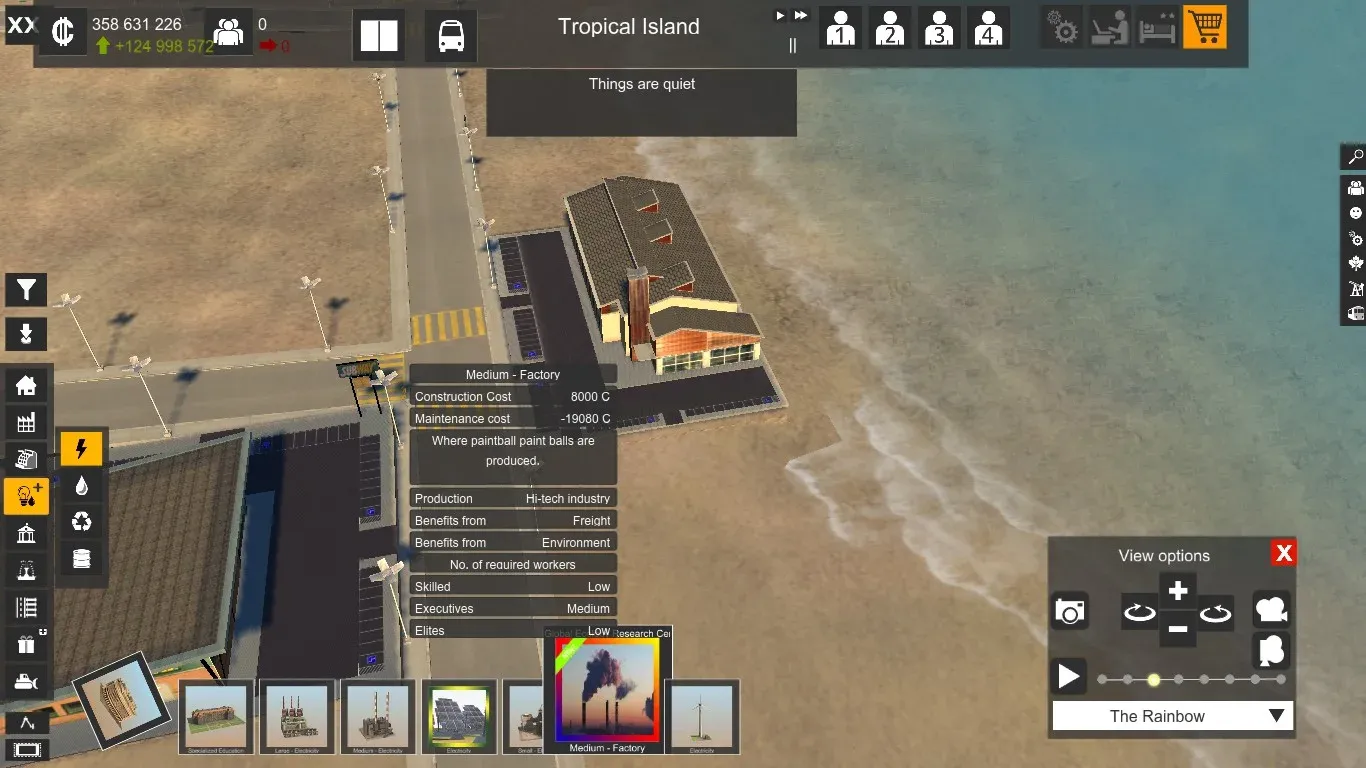Select the Large - Electricity power plant
The width and height of the screenshot is (1366, 768).
(296, 716)
